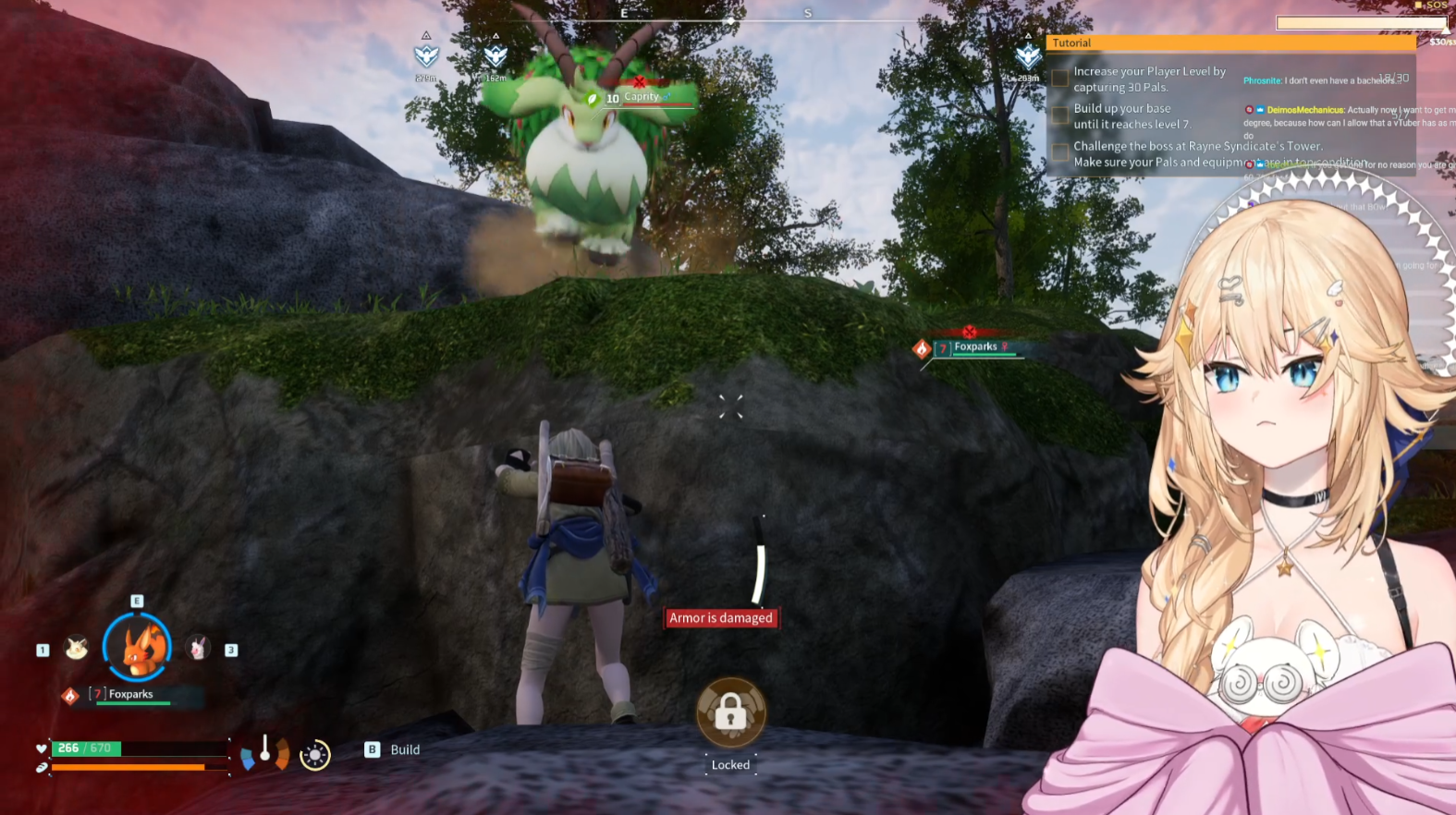Screen dimensions: 1456x815
Task: Tick the base level 7 objective checkbox
Action: (x=1059, y=116)
